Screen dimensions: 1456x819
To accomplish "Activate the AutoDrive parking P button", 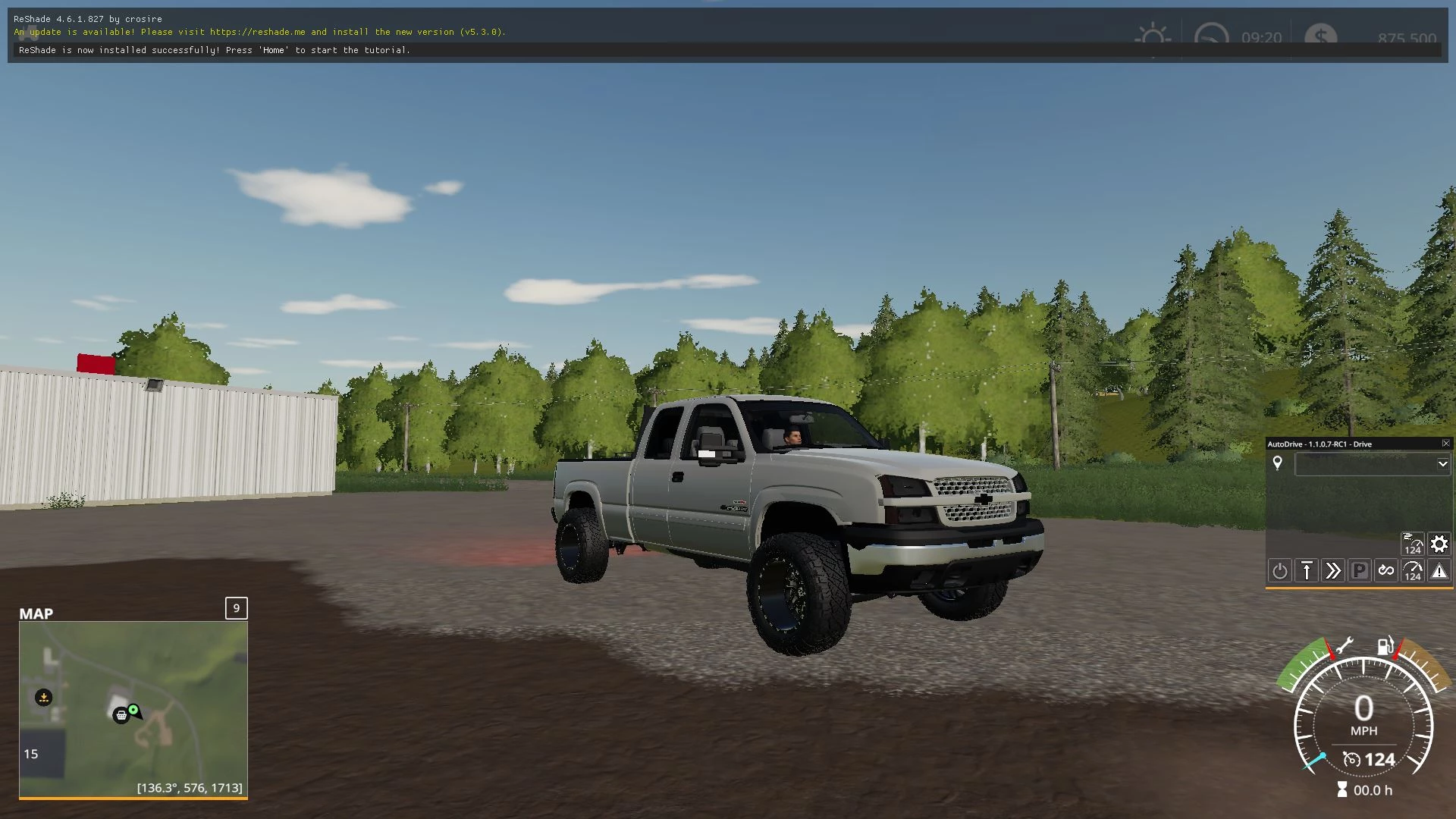I will (1360, 571).
